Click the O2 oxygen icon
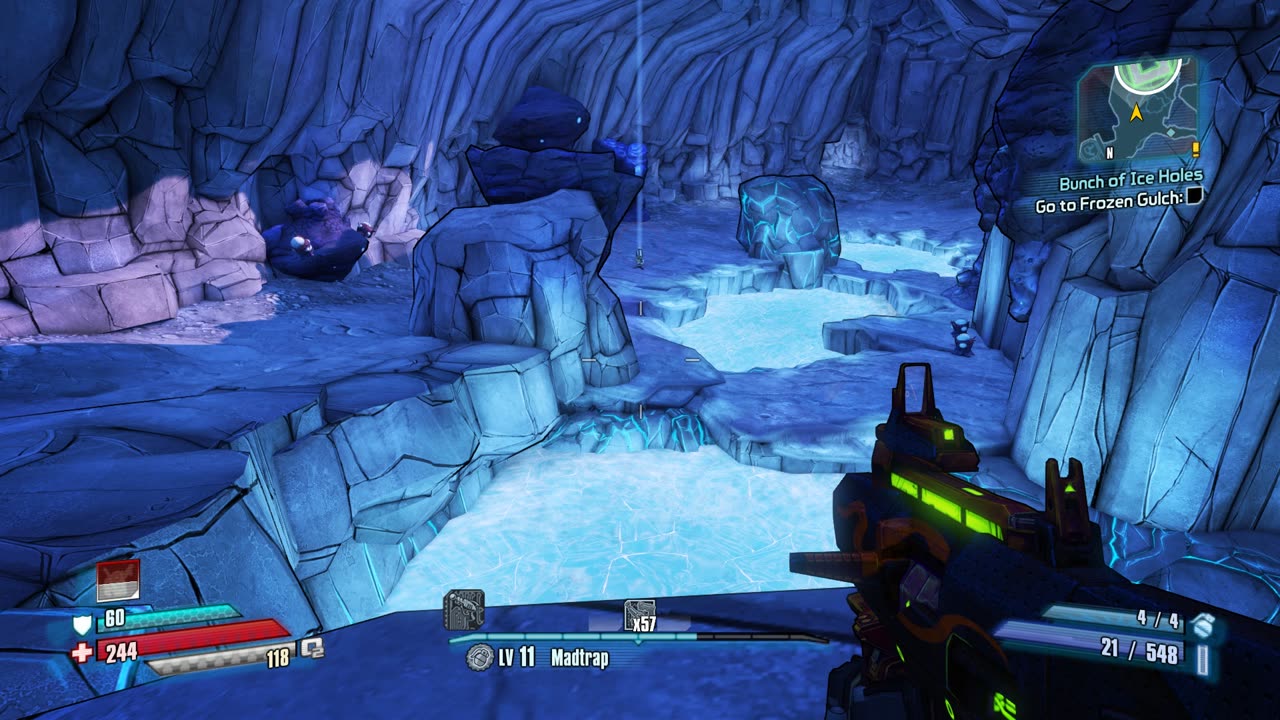Viewport: 1280px width, 720px height. click(312, 648)
